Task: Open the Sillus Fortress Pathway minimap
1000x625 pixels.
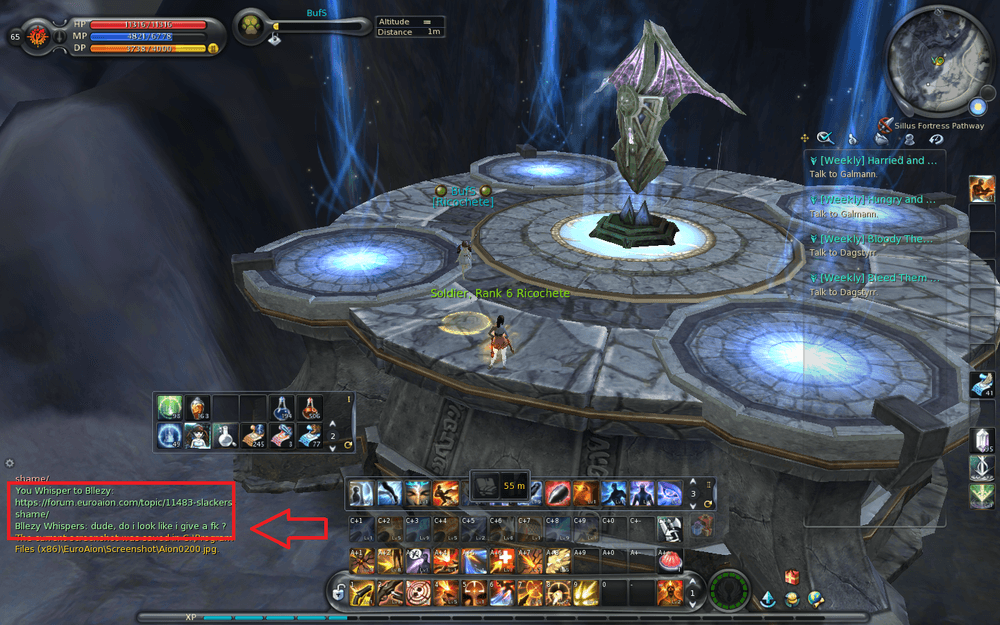Action: coord(938,60)
